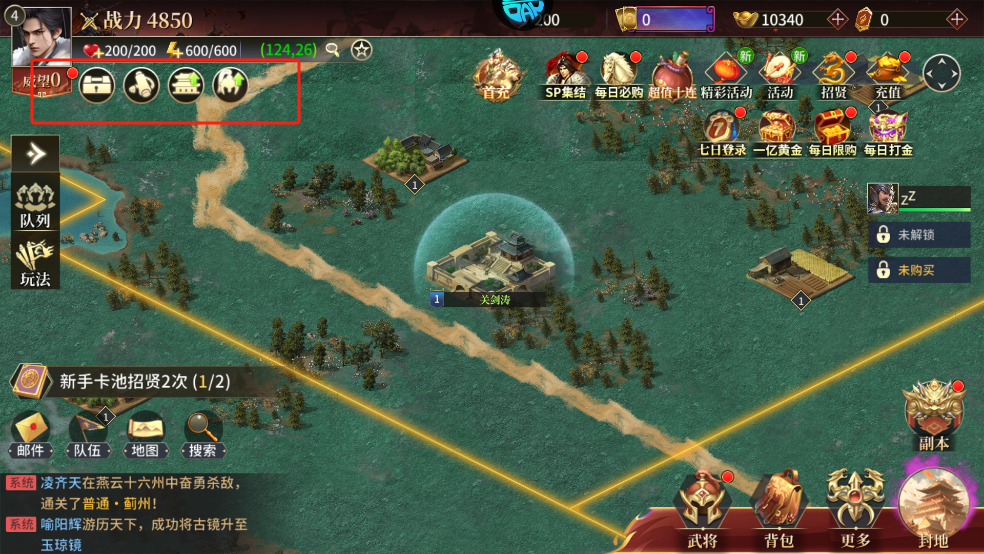Viewport: 984px width, 554px height.
Task: Open the 精彩活动 events panel
Action: 726,73
